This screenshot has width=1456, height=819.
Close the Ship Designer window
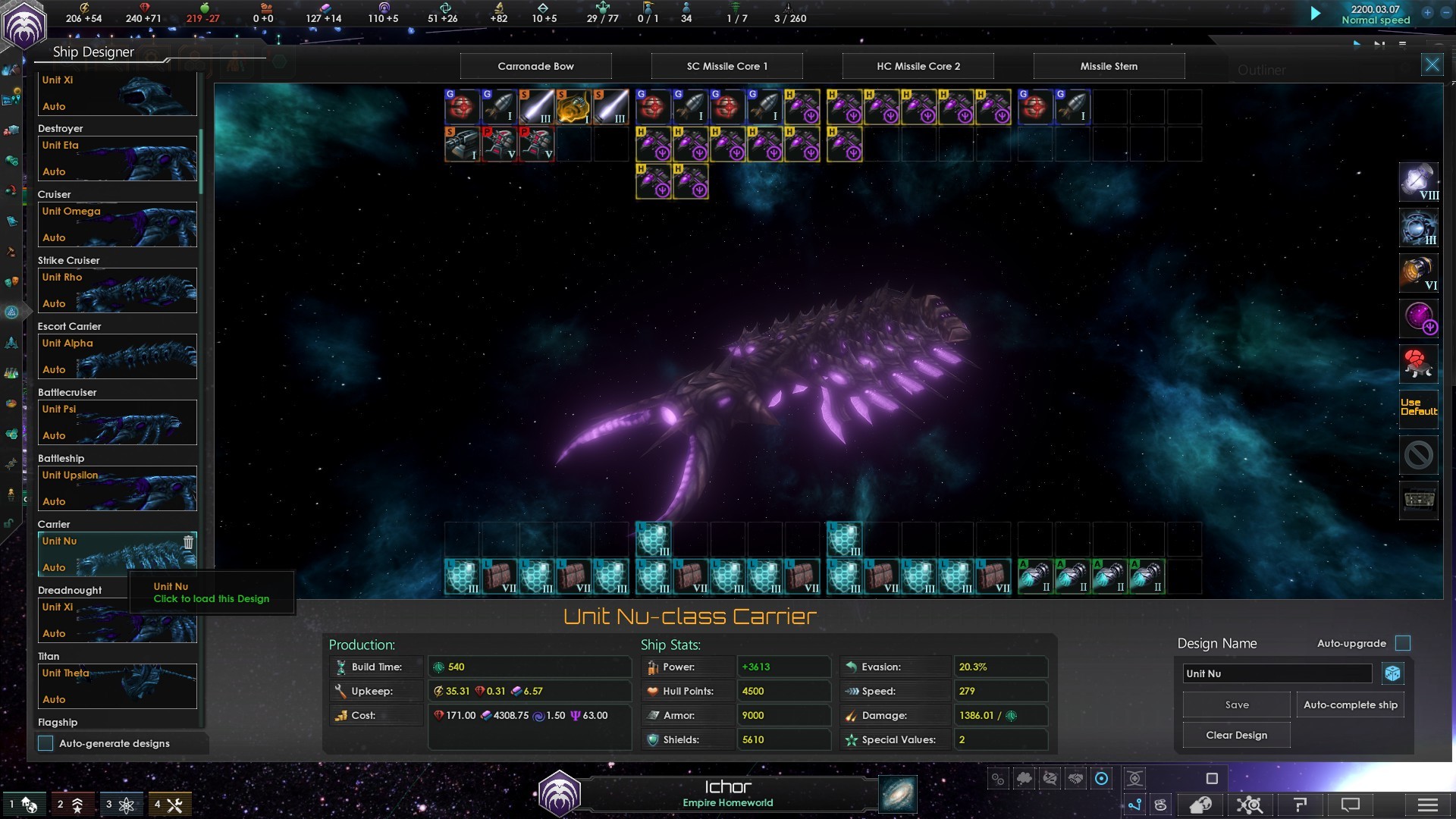[x=1432, y=65]
